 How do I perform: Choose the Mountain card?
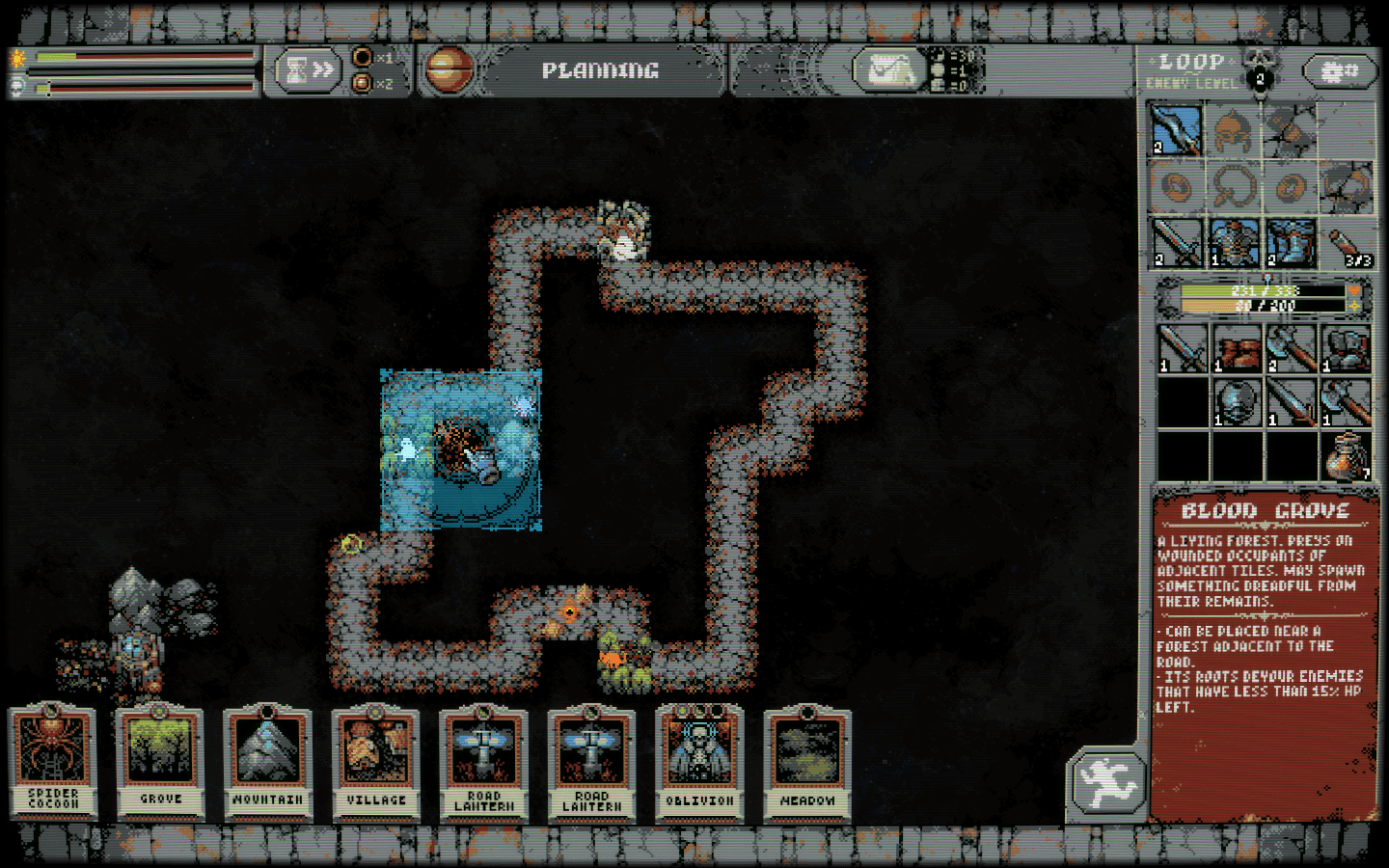tap(268, 762)
